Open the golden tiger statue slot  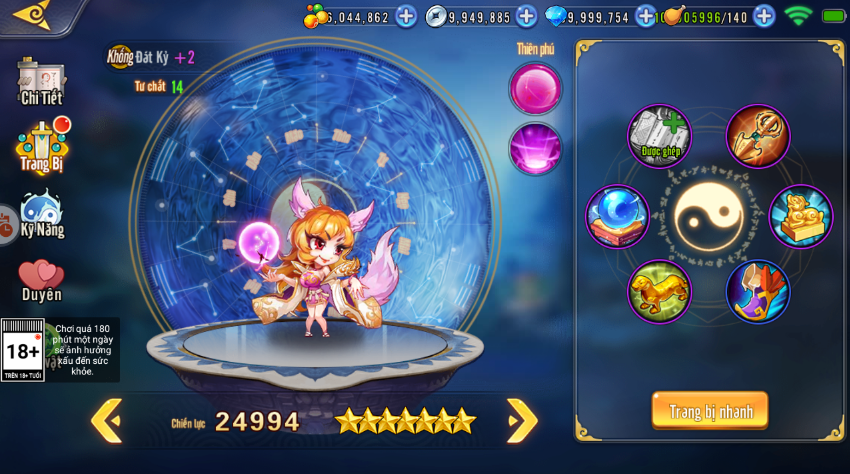[x=660, y=292]
